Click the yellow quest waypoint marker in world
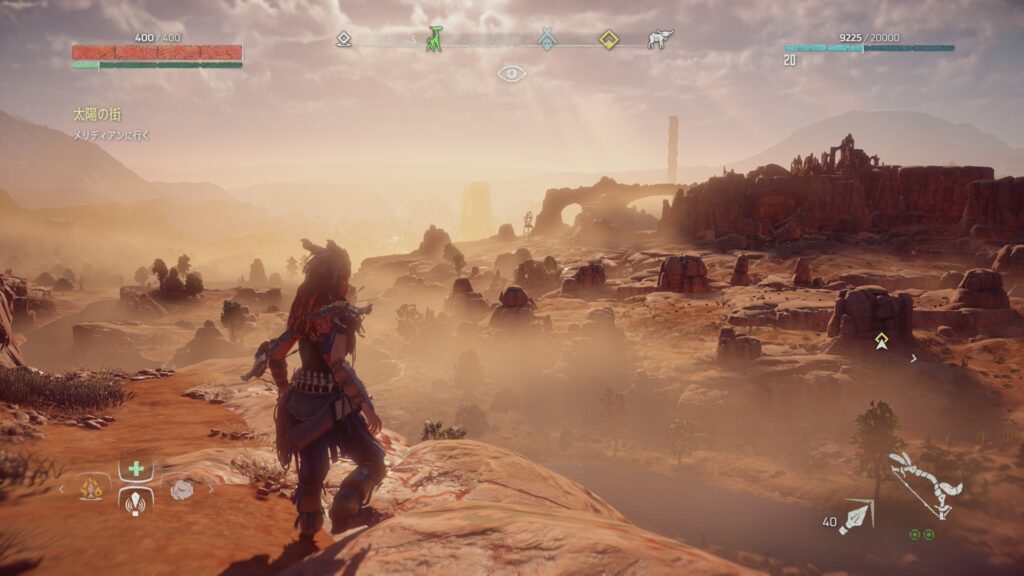The height and width of the screenshot is (576, 1024). 881,342
